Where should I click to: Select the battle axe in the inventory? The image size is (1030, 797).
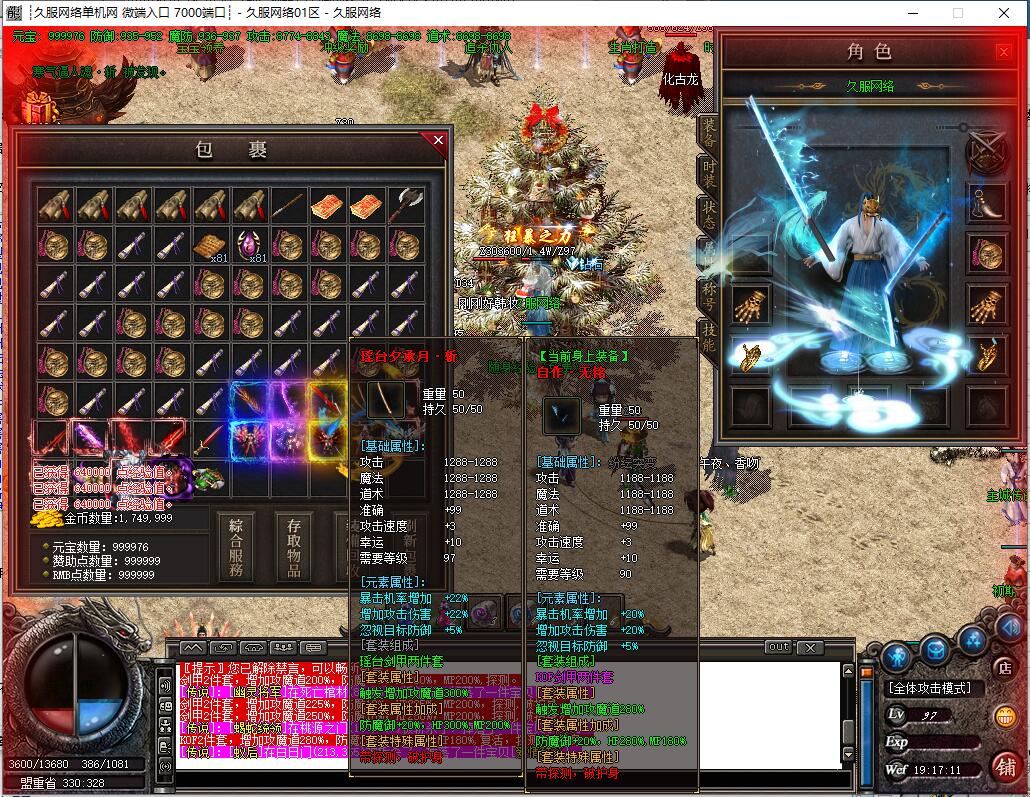point(406,205)
